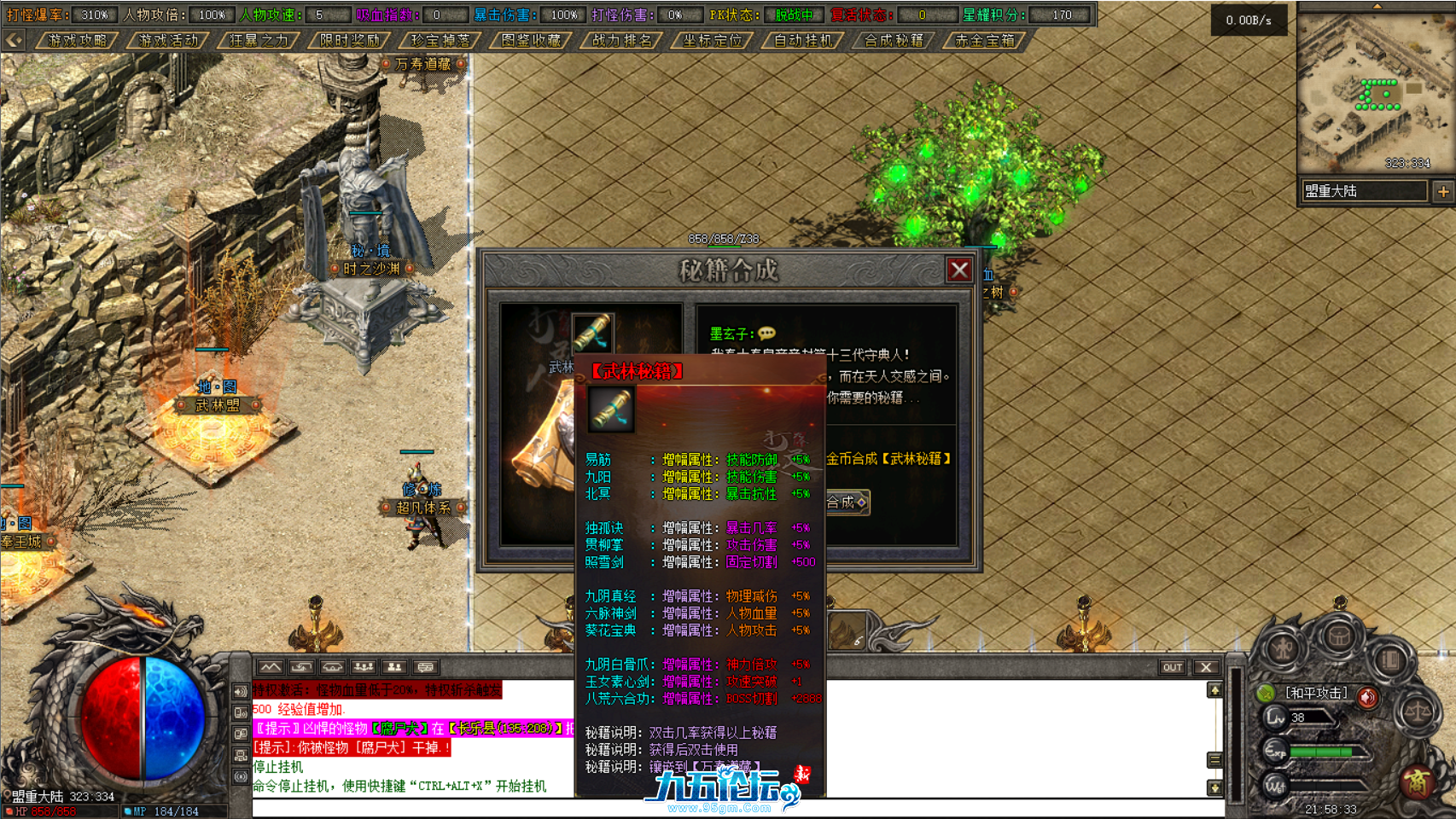Click the friends icon in the chat toolbar
The height and width of the screenshot is (819, 1456).
(394, 668)
